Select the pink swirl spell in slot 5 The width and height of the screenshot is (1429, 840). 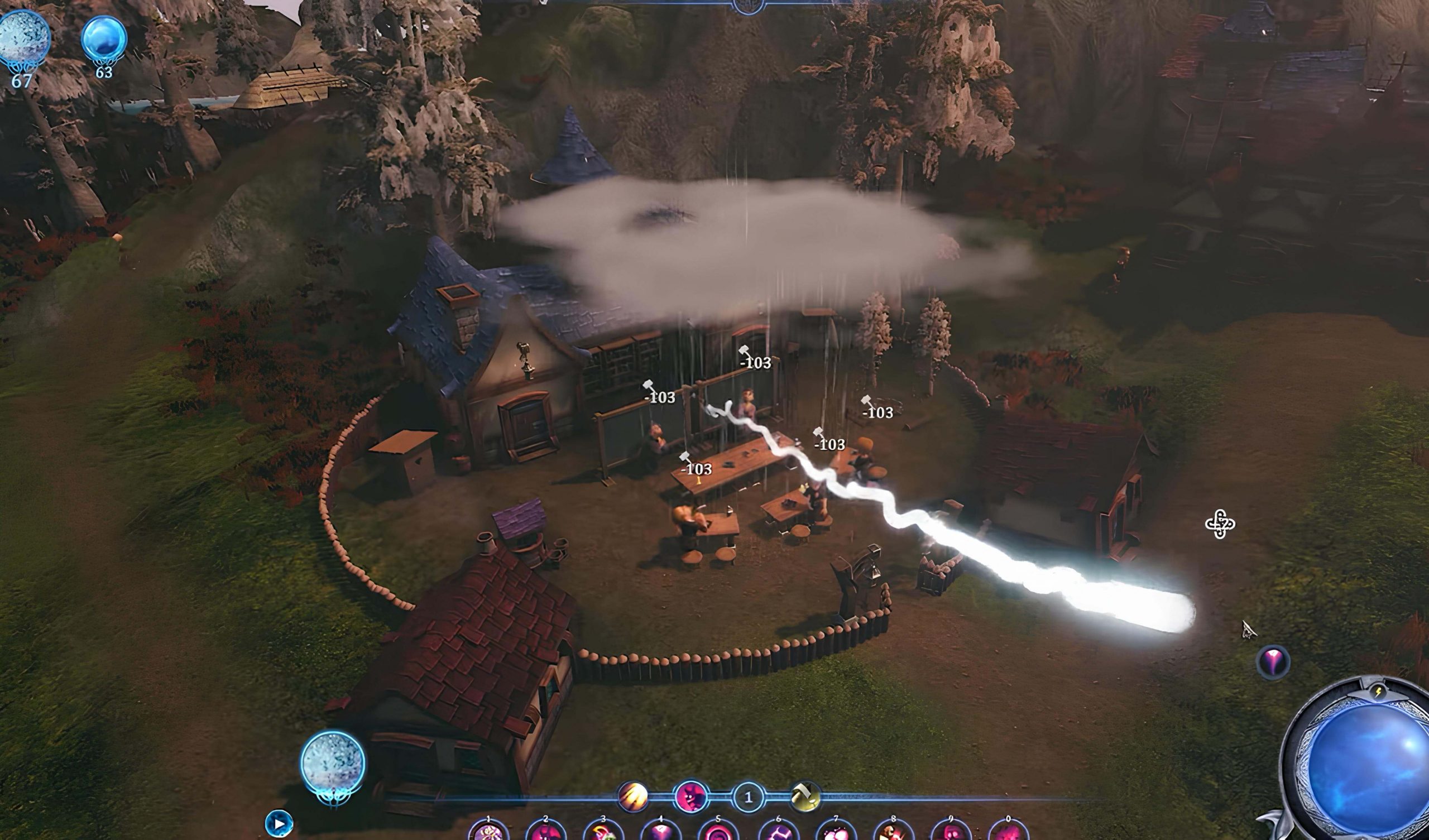click(x=718, y=832)
